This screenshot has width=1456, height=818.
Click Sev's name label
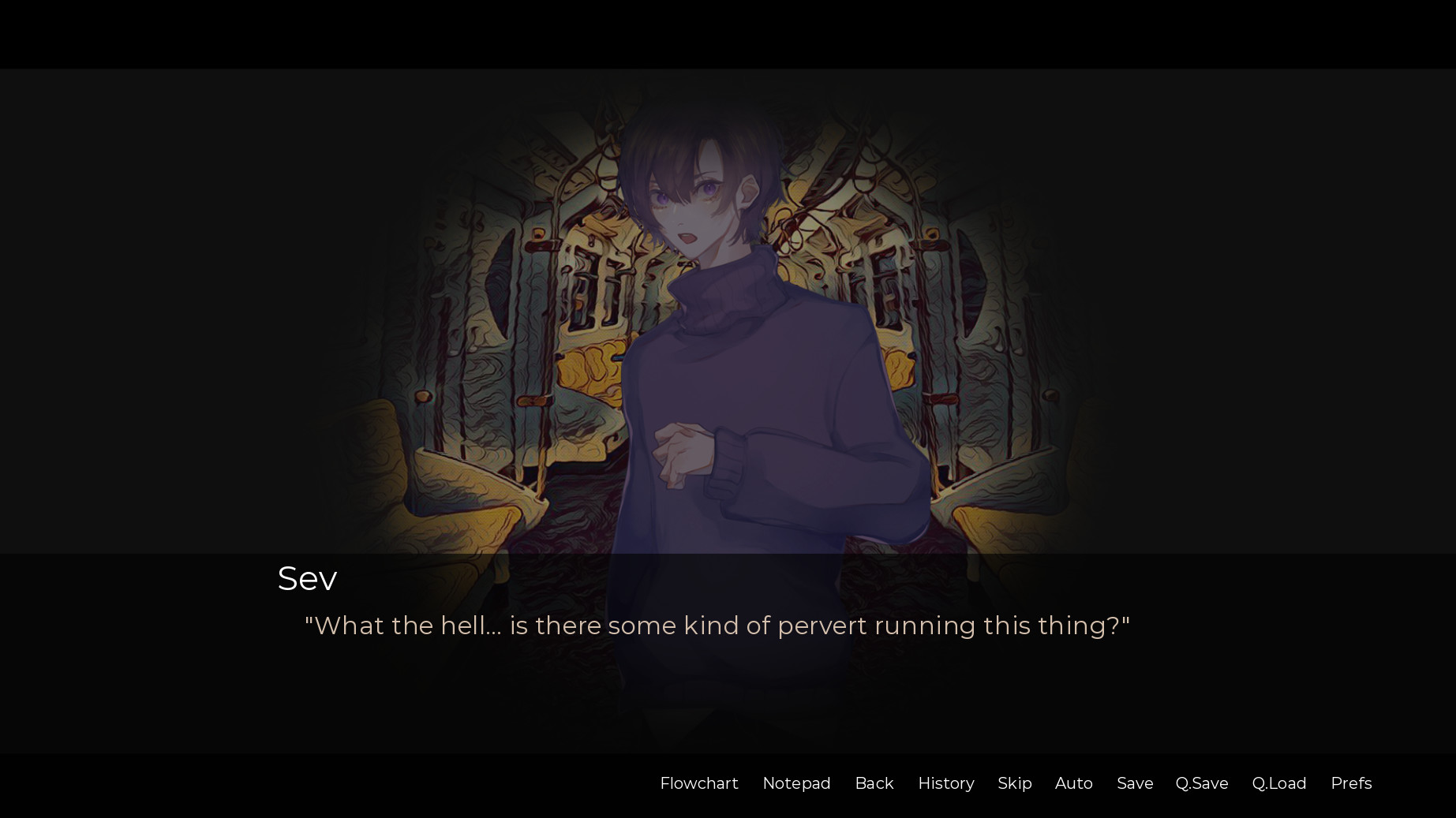(307, 578)
